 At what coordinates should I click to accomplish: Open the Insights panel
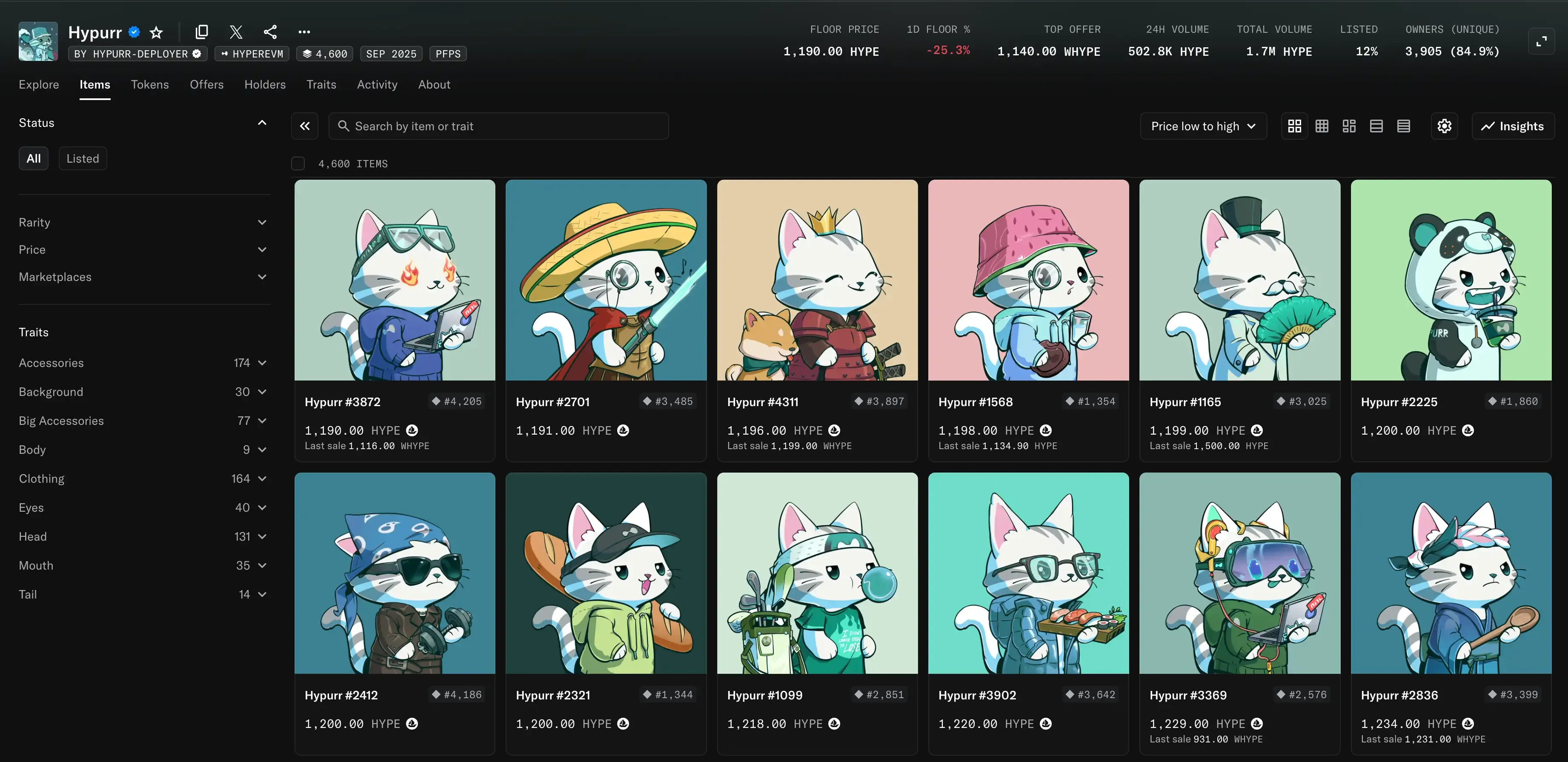point(1513,126)
